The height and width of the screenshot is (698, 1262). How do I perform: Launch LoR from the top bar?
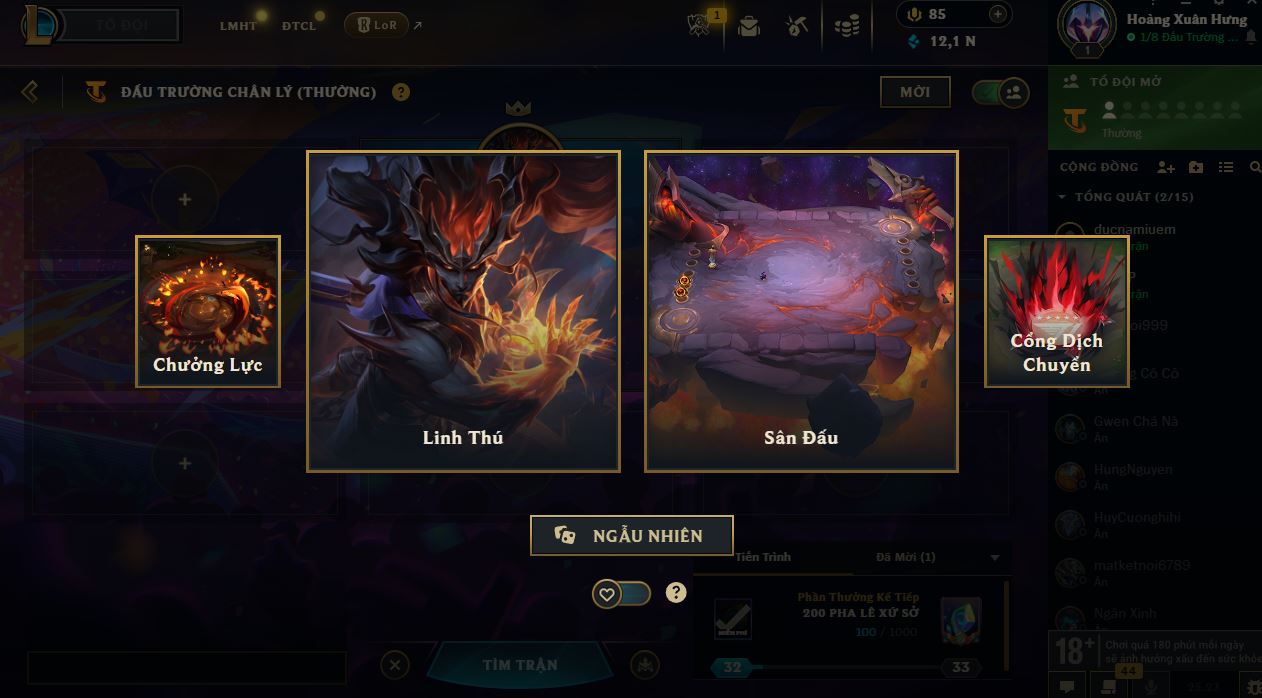pyautogui.click(x=377, y=25)
